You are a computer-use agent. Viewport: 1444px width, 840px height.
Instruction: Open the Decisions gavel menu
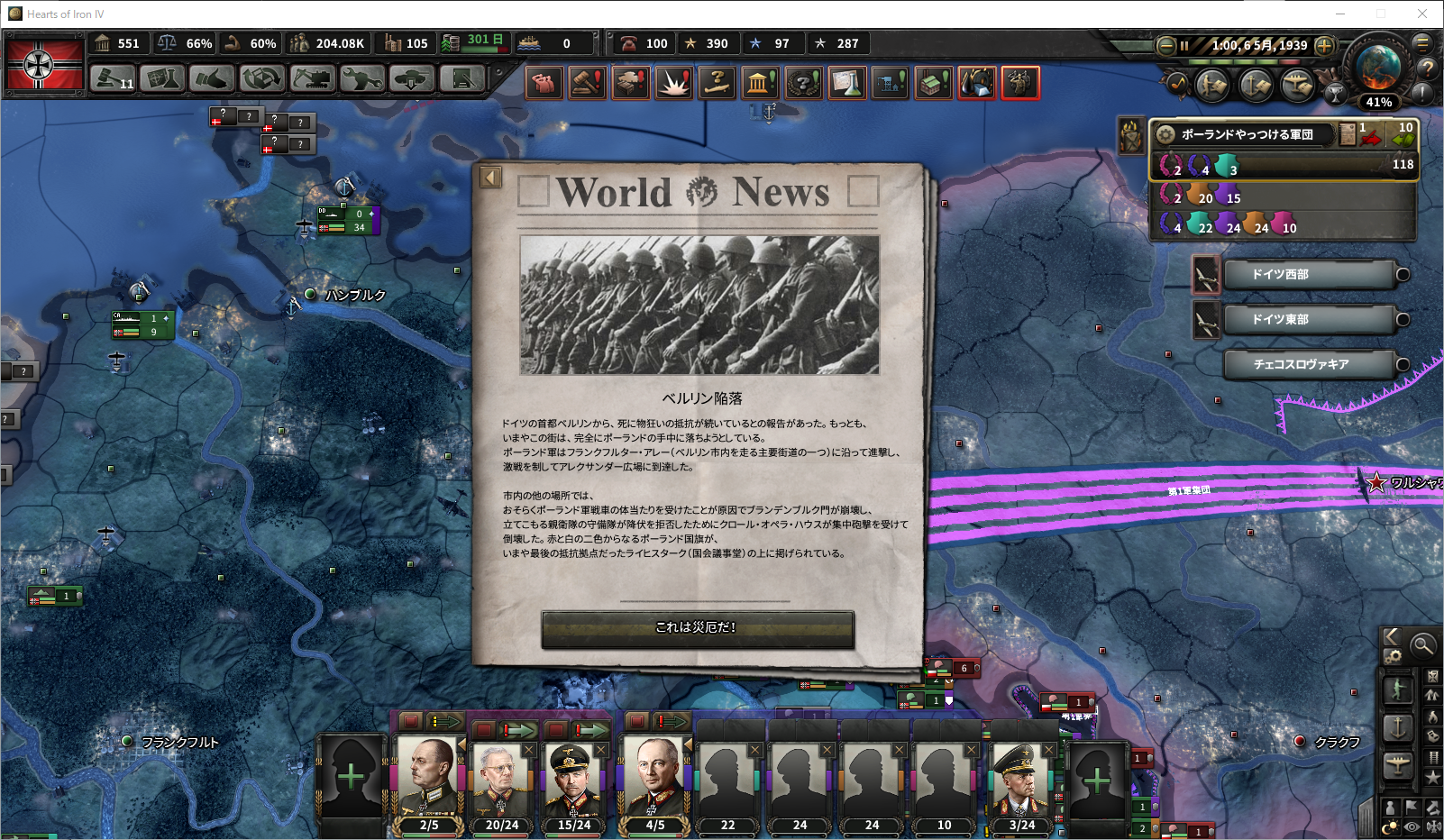[x=114, y=79]
